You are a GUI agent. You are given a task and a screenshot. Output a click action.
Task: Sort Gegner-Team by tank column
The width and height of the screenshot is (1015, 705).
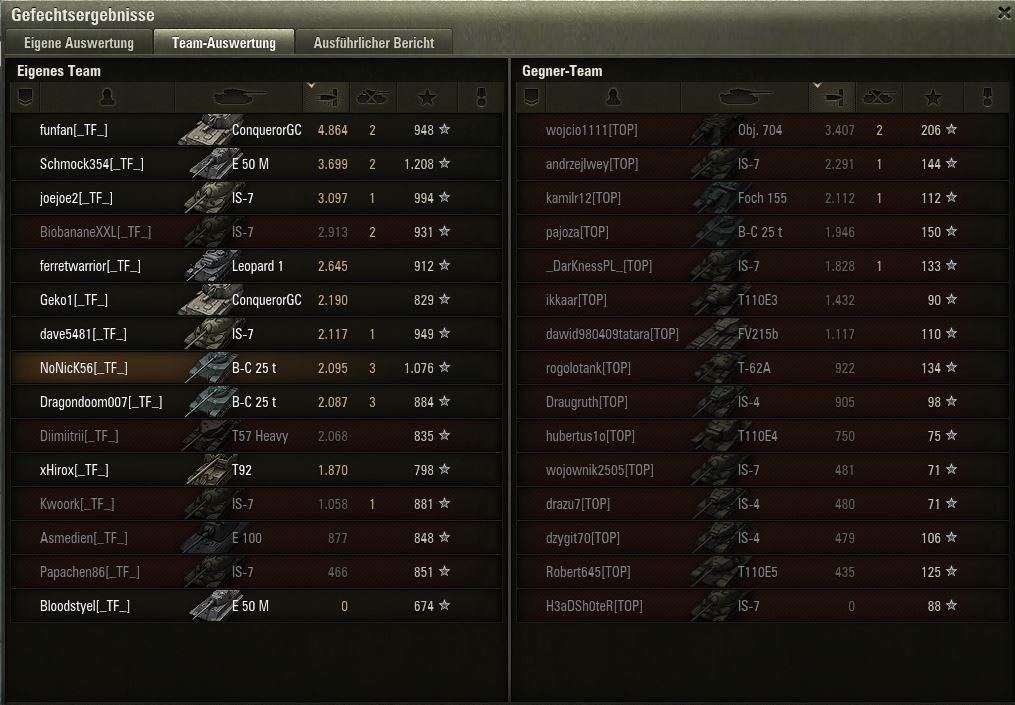point(744,97)
